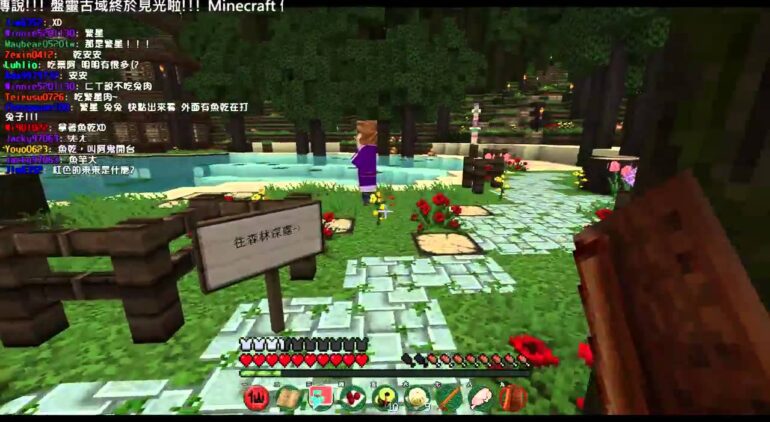Select the yellow ring item stack of 10
Screen dimensions: 770x422
385,397
